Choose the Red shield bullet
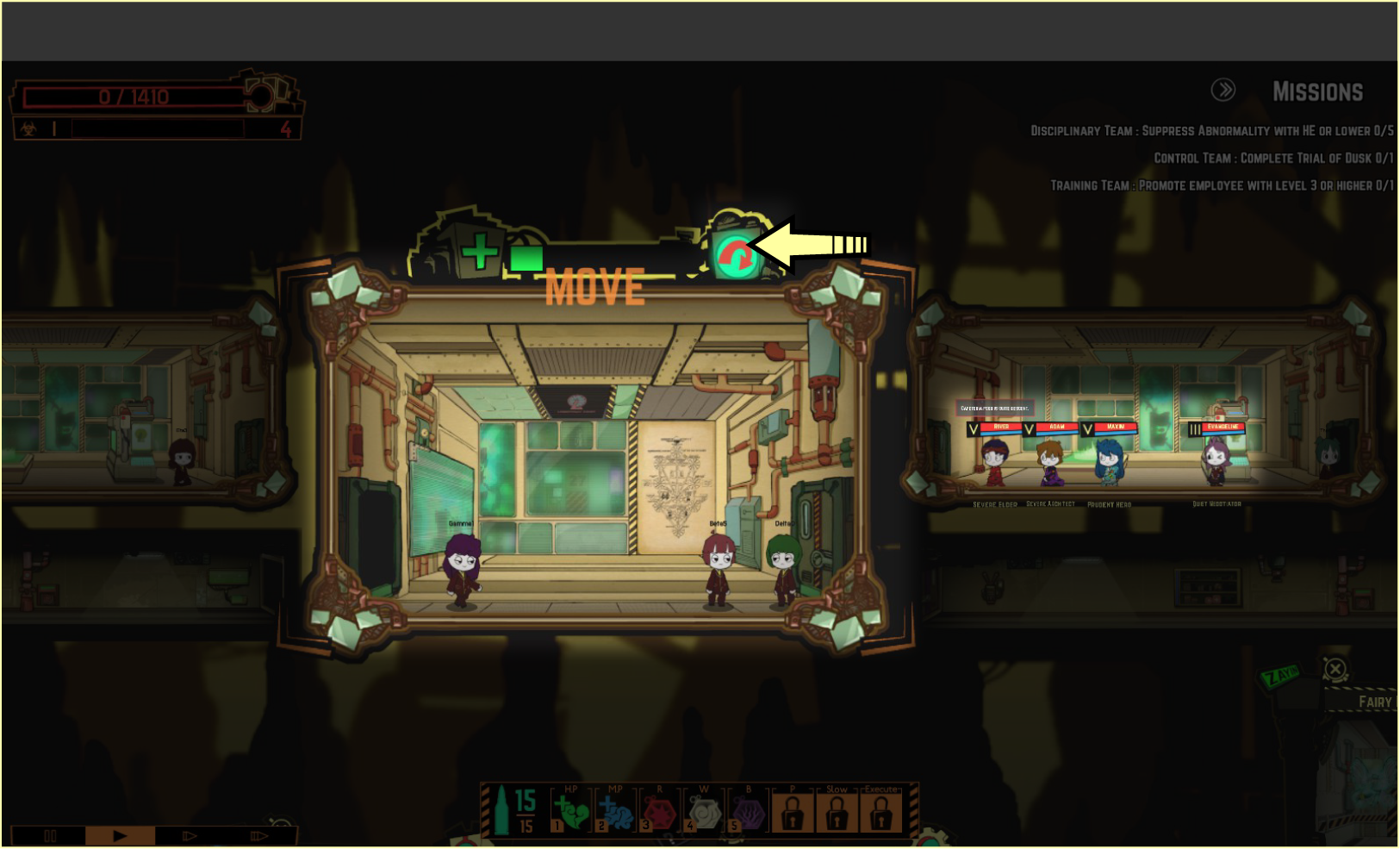 pos(659,812)
